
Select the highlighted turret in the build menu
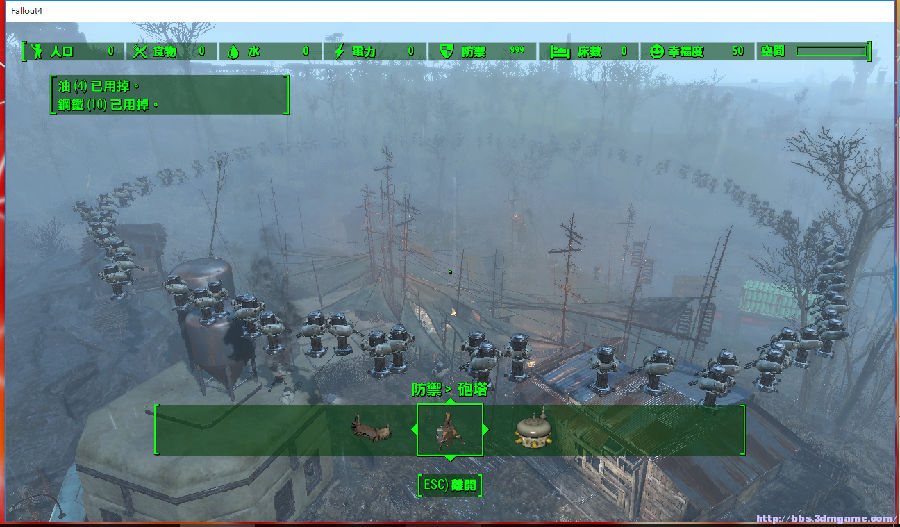449,430
